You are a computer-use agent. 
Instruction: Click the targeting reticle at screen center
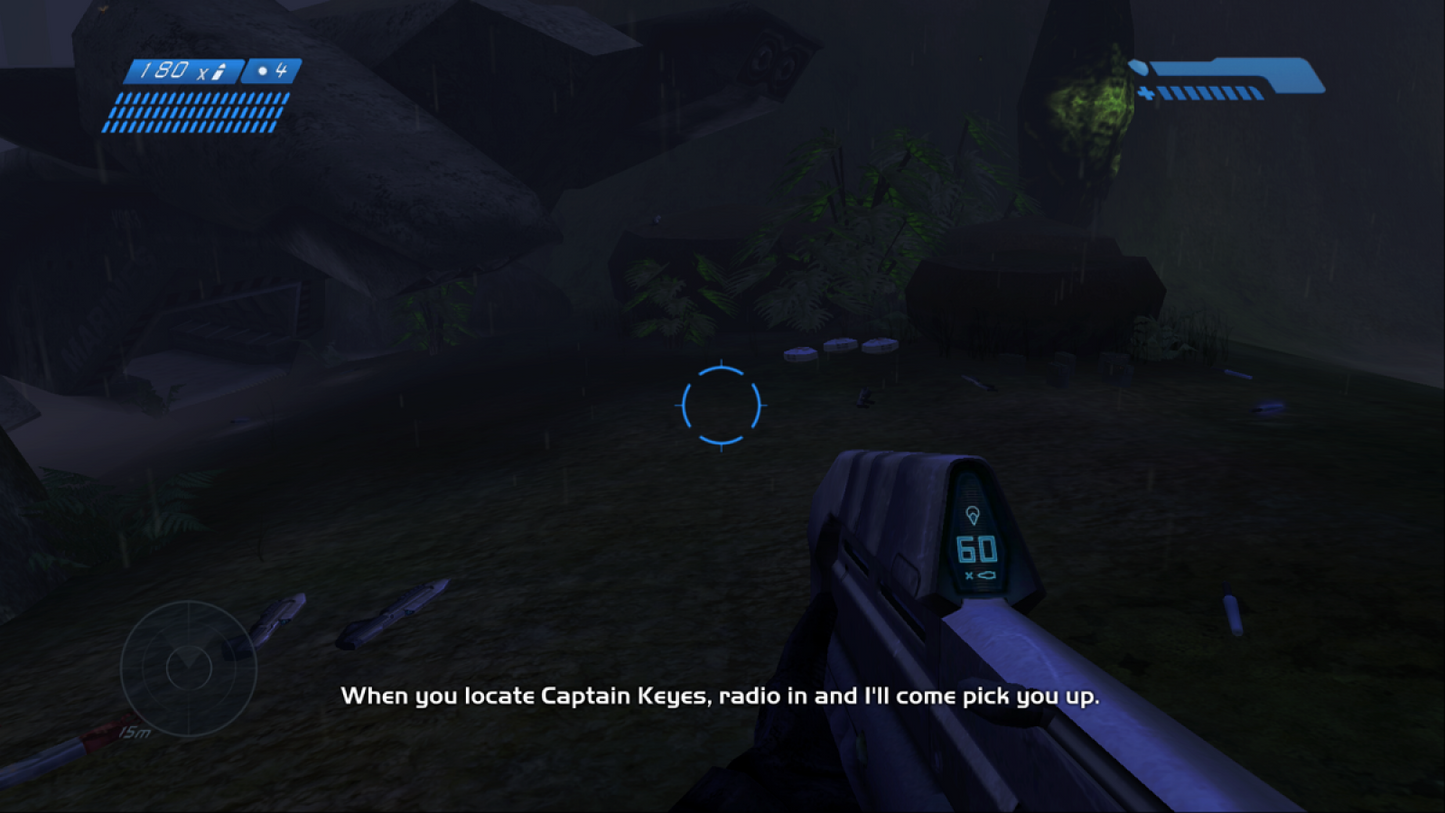point(722,406)
